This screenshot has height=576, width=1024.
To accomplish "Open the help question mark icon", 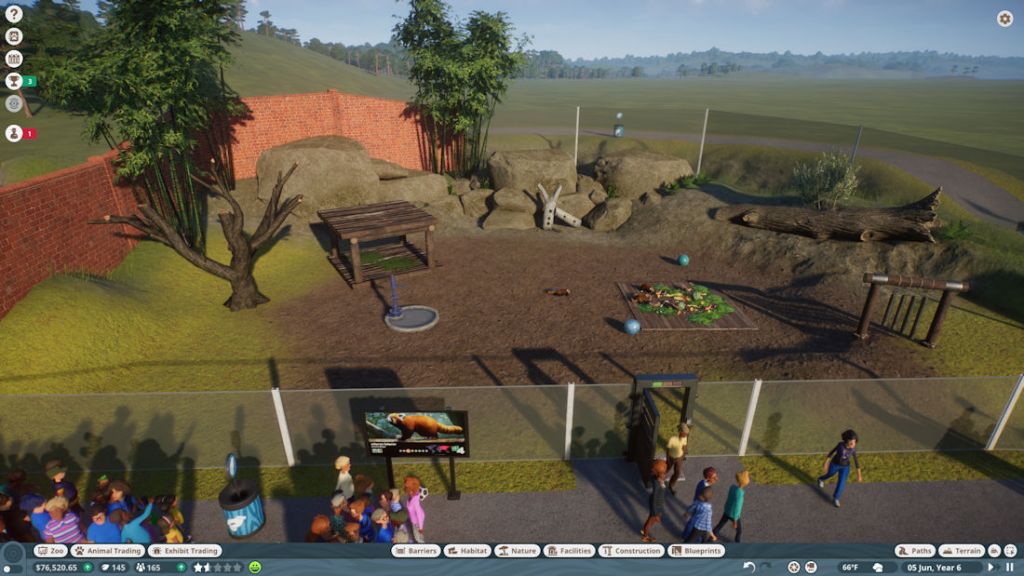I will (14, 14).
